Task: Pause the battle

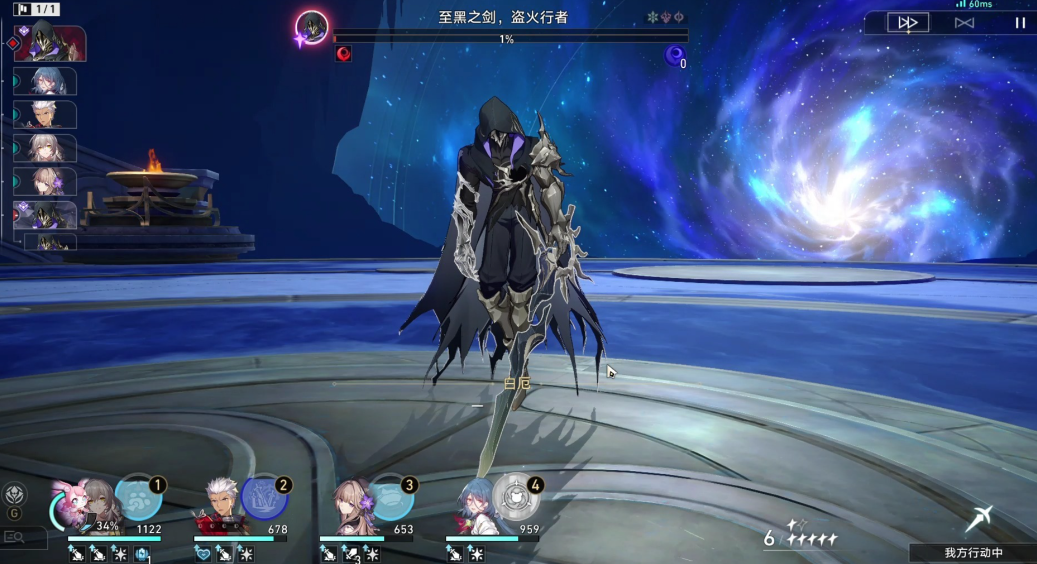Action: point(1020,22)
